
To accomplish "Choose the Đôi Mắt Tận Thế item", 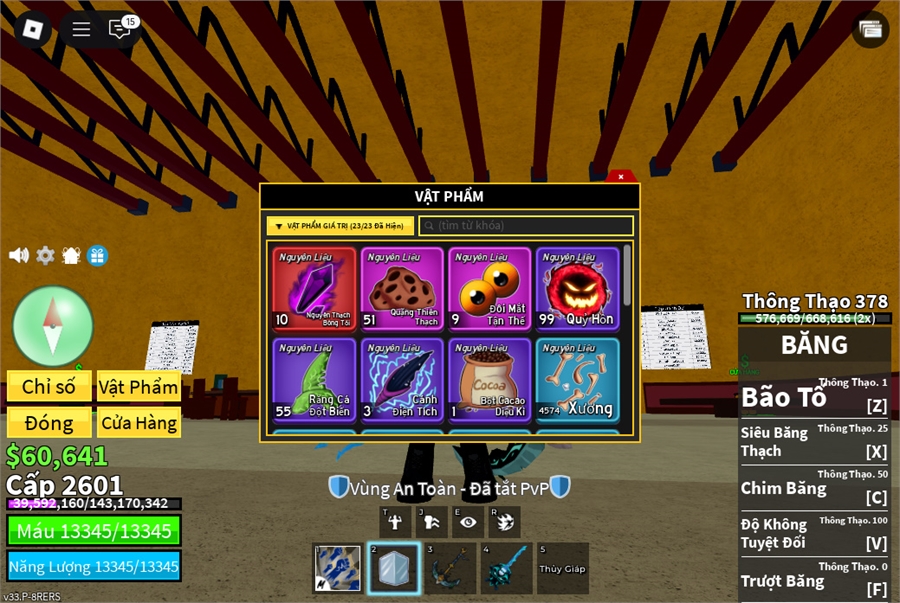I will [489, 289].
